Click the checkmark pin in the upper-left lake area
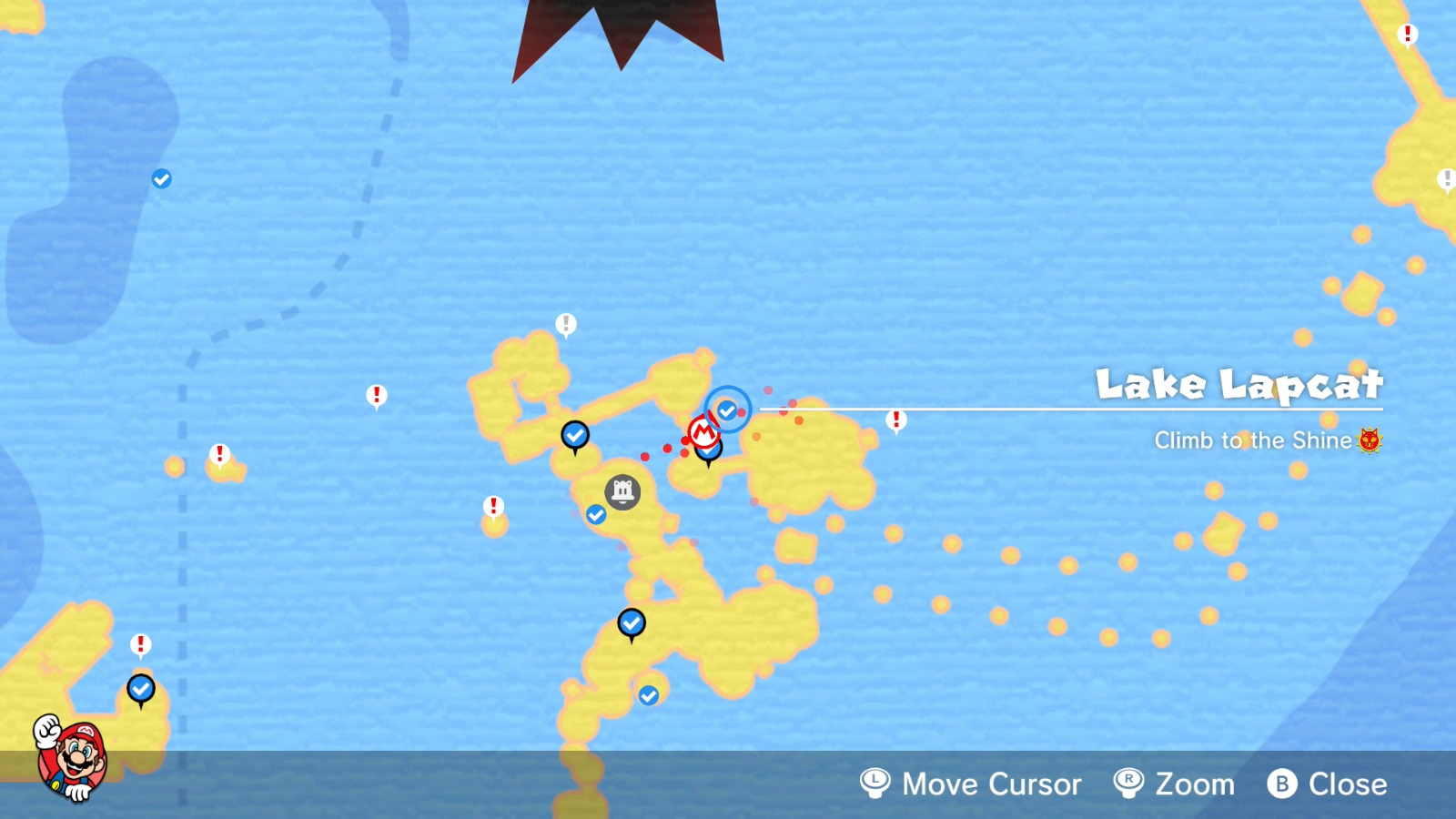This screenshot has width=1456, height=819. pyautogui.click(x=161, y=177)
